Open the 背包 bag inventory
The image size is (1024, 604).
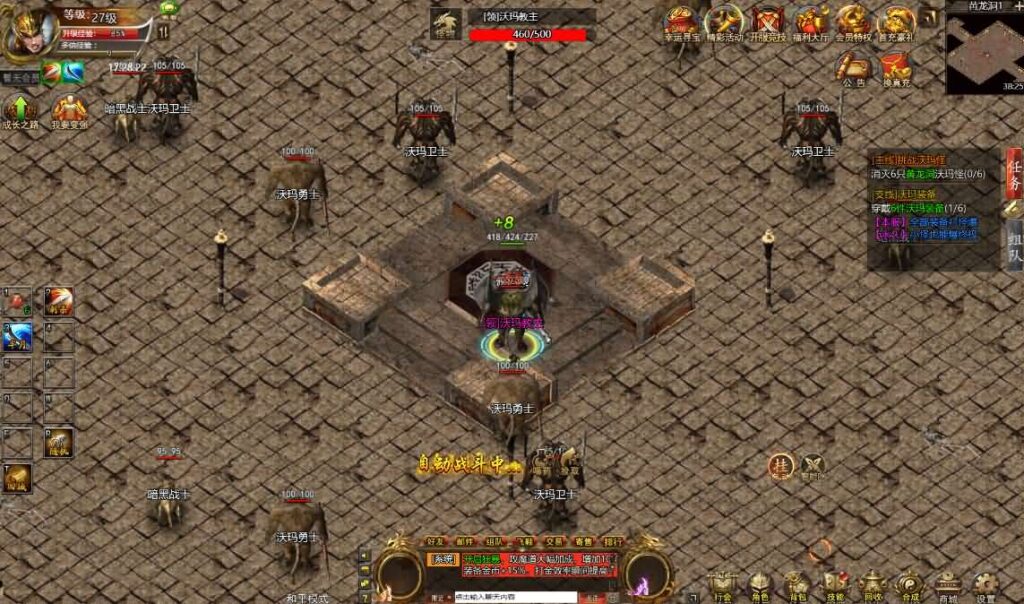[x=796, y=585]
